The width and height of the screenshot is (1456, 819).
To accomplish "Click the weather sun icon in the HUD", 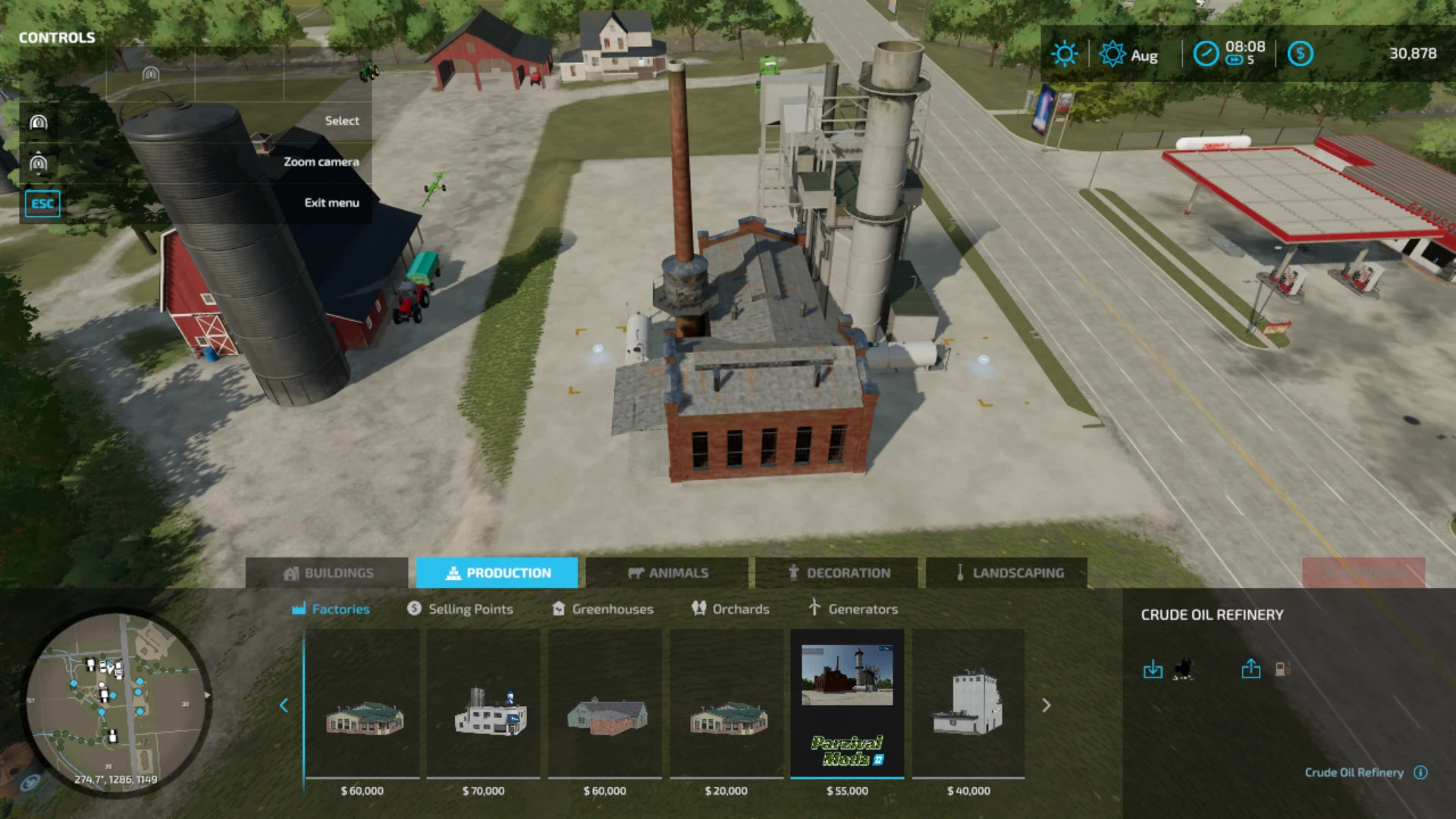I will [1065, 54].
